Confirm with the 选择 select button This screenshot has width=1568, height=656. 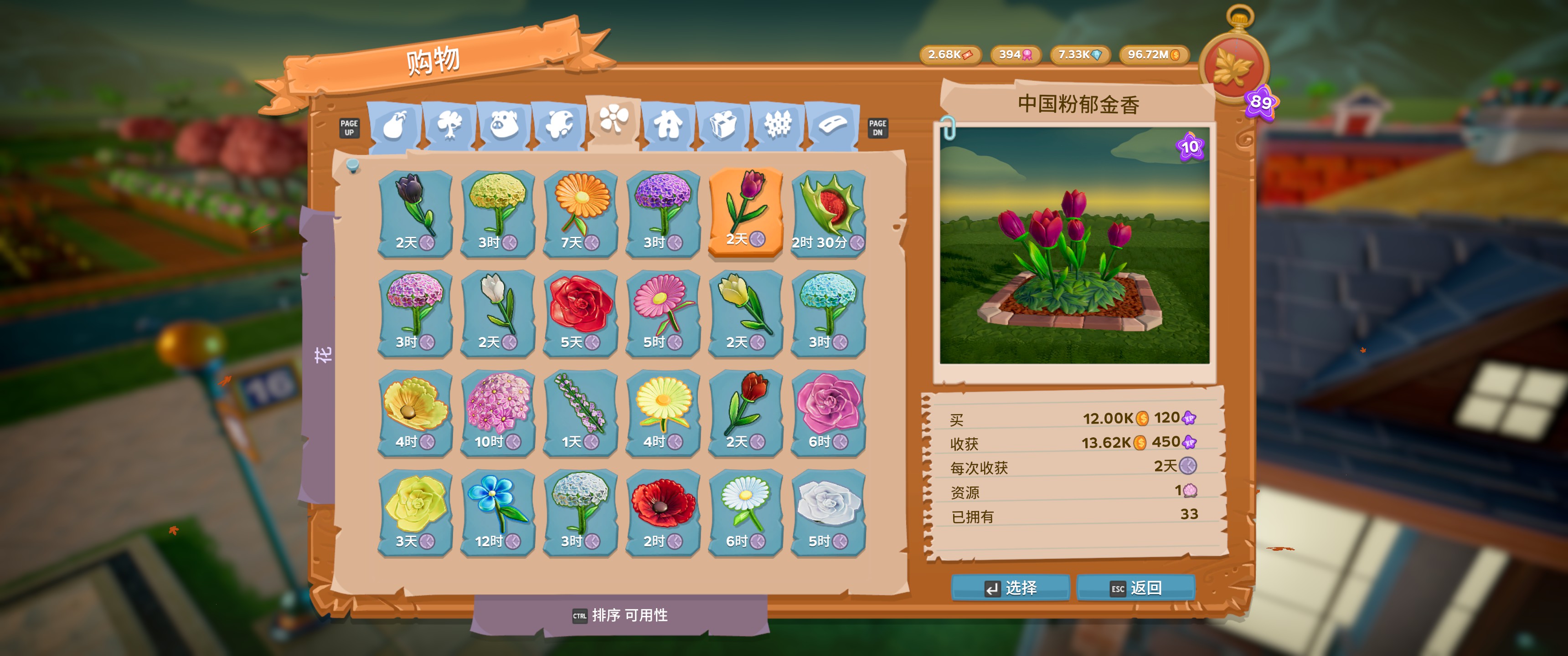(x=1011, y=588)
